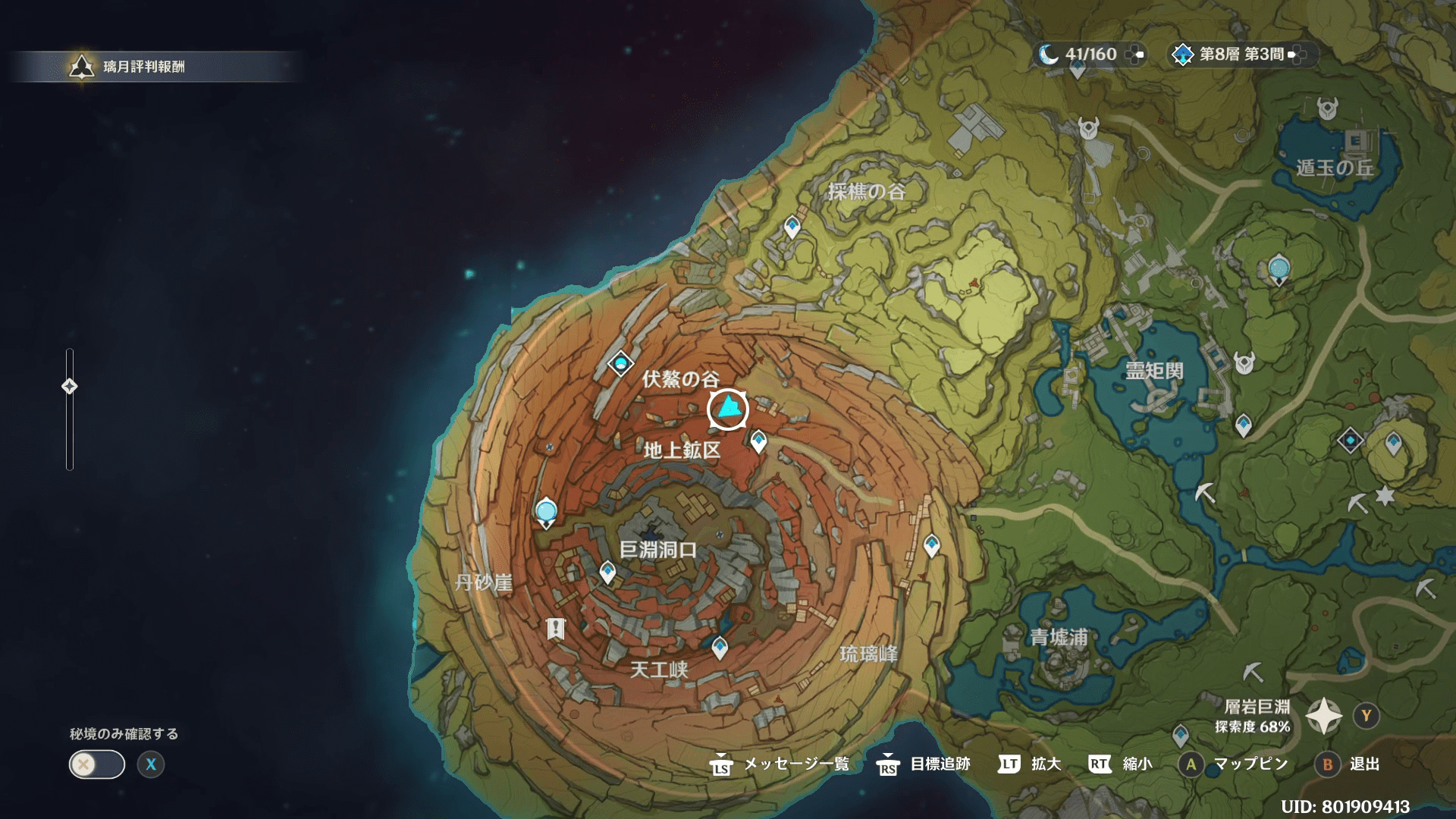The width and height of the screenshot is (1456, 819).
Task: Toggle the 秘境のみ確認する switch
Action: point(97,764)
